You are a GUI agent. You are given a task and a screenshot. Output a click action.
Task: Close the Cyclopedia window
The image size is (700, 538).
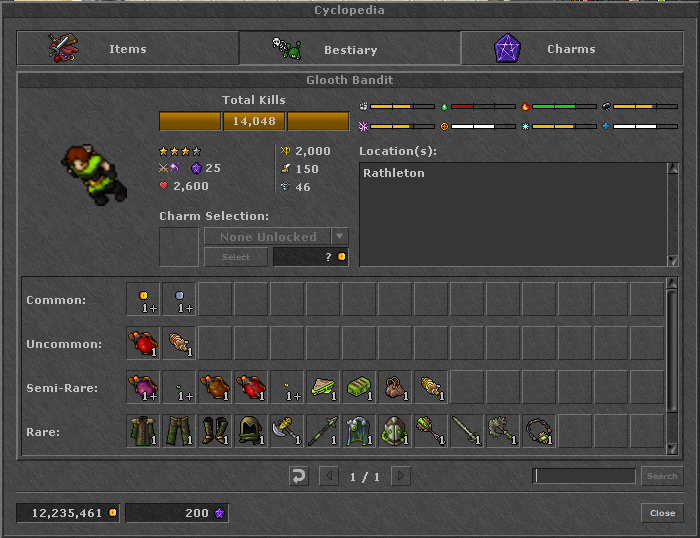(662, 513)
